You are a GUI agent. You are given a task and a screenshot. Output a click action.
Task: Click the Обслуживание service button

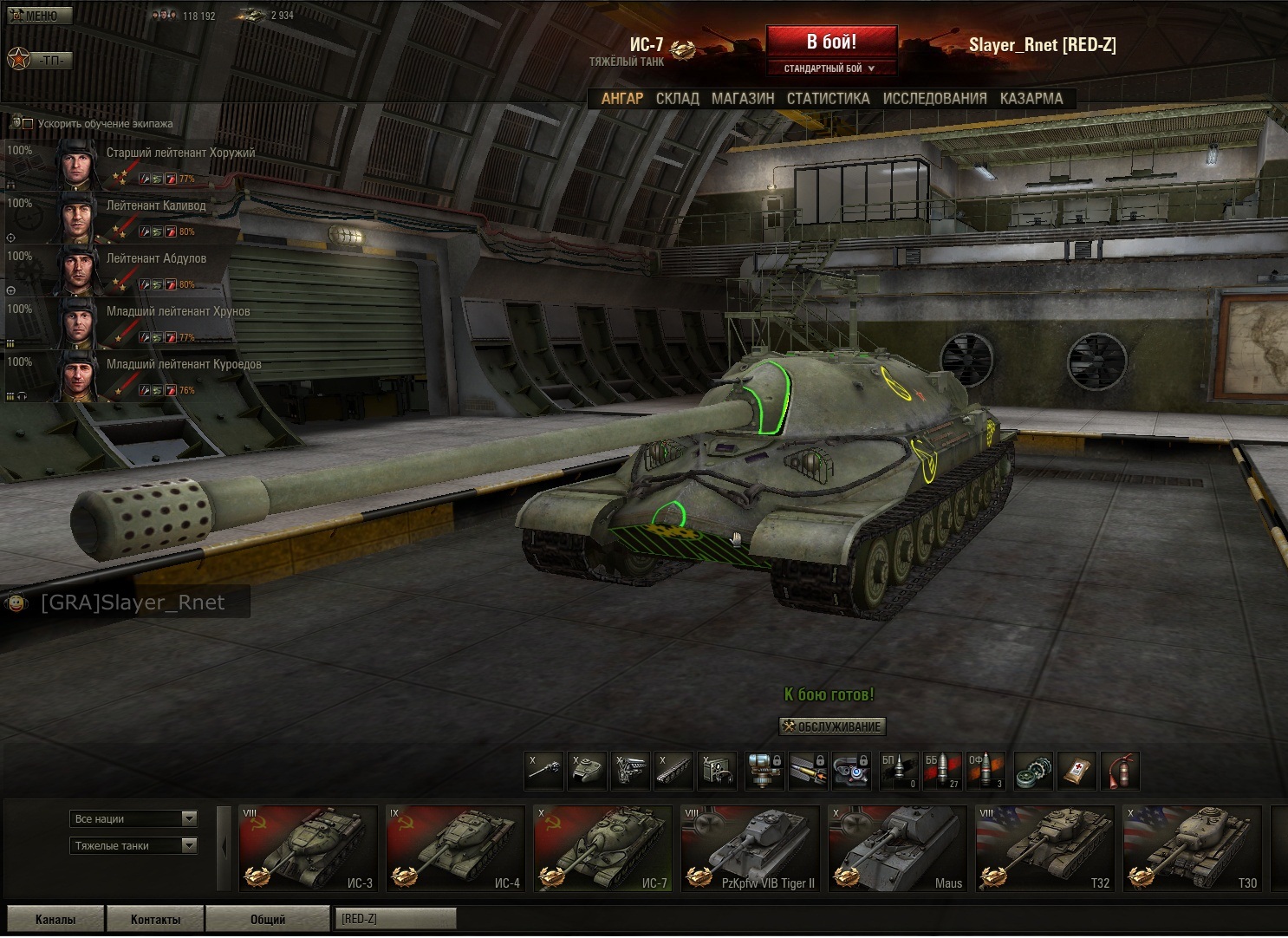point(832,726)
